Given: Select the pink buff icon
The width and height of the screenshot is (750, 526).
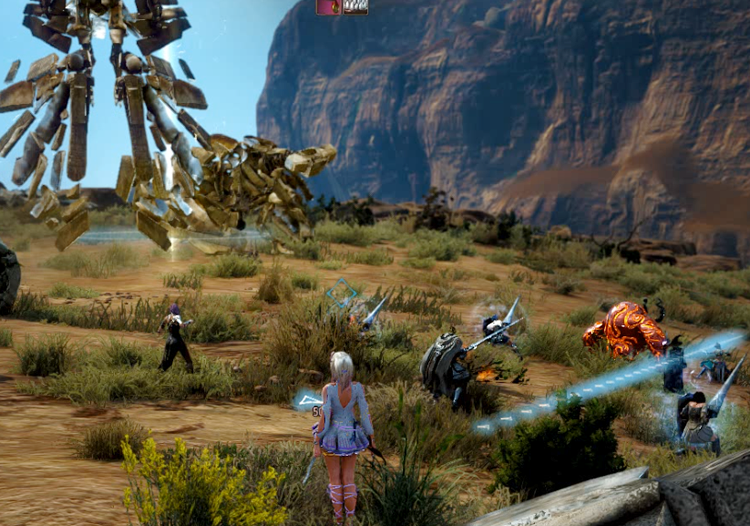Looking at the screenshot, I should tap(329, 6).
